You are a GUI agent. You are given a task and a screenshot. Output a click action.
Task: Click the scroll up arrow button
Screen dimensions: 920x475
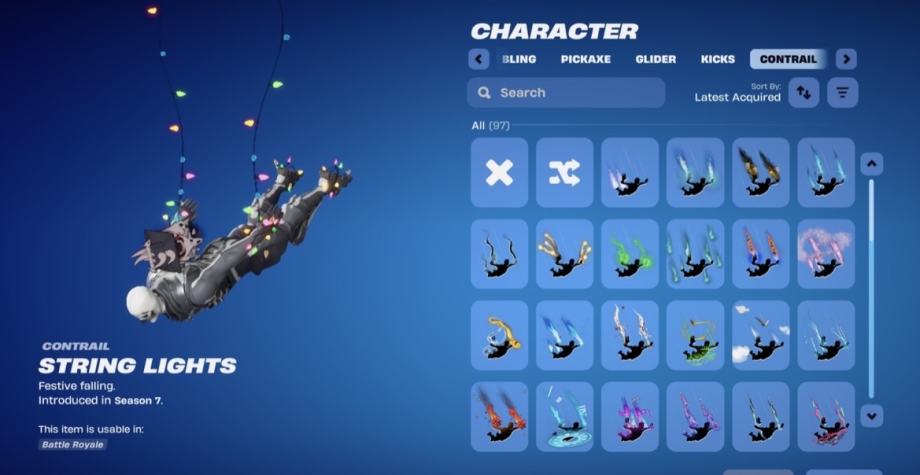coord(871,164)
